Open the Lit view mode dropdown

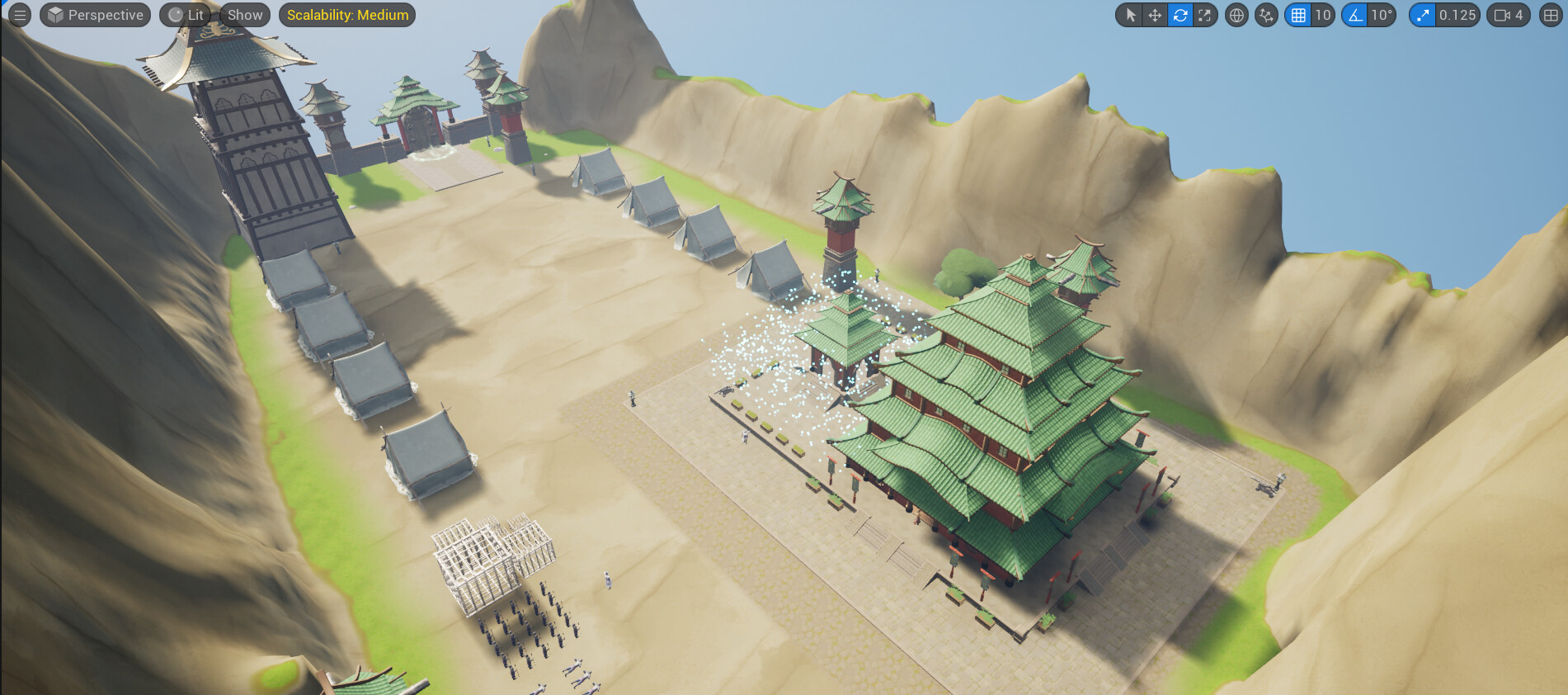pyautogui.click(x=188, y=14)
